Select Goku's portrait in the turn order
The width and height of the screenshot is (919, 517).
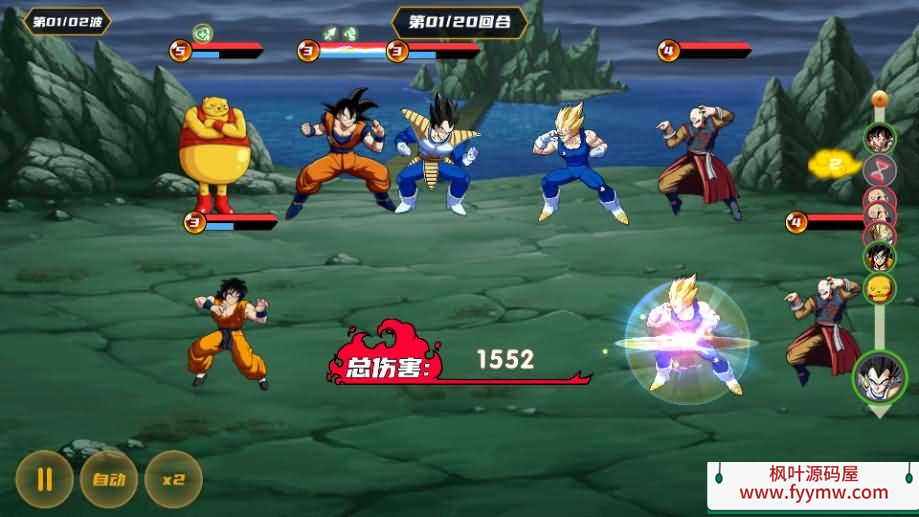[879, 138]
